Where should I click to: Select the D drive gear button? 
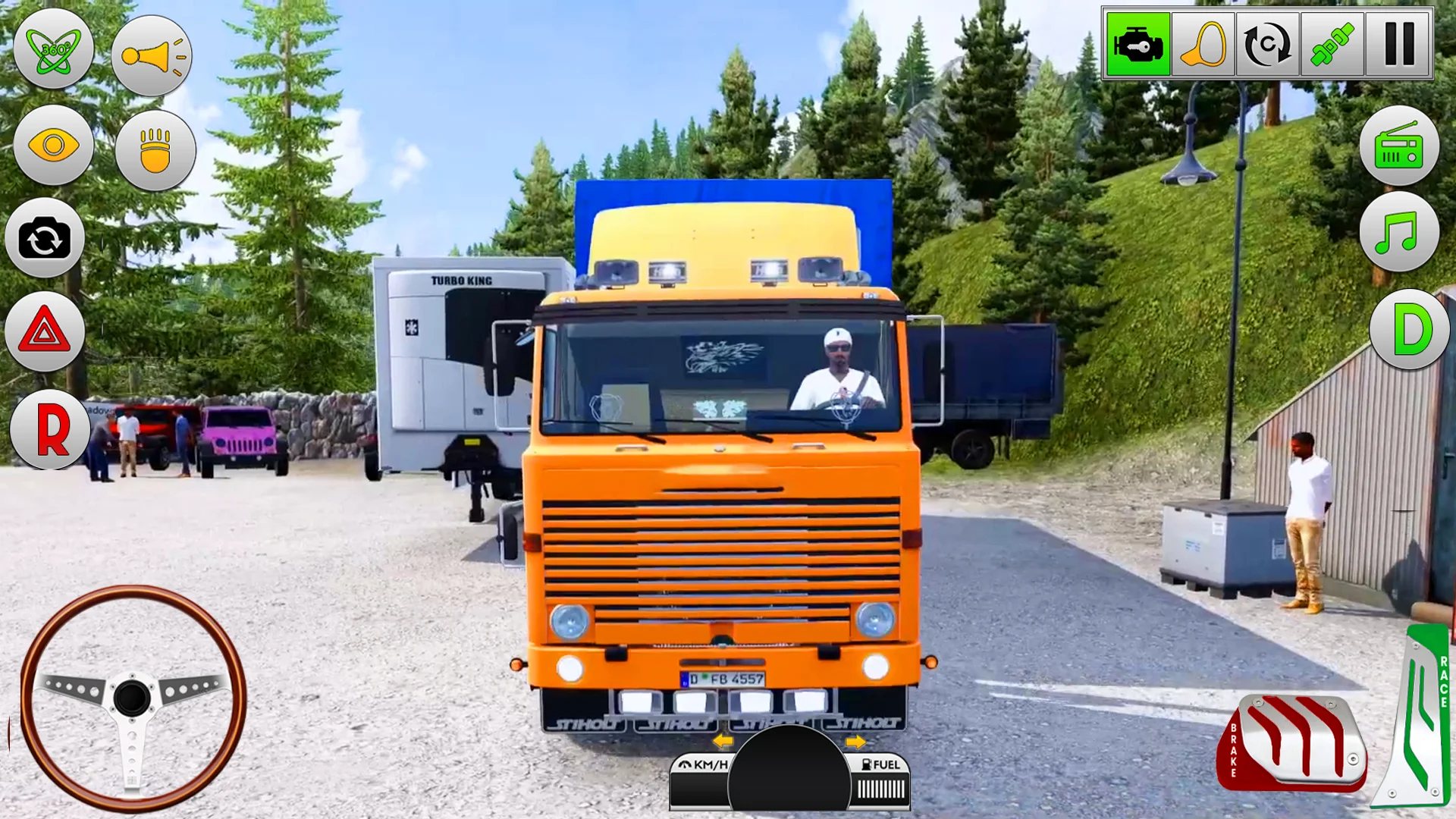(1410, 330)
